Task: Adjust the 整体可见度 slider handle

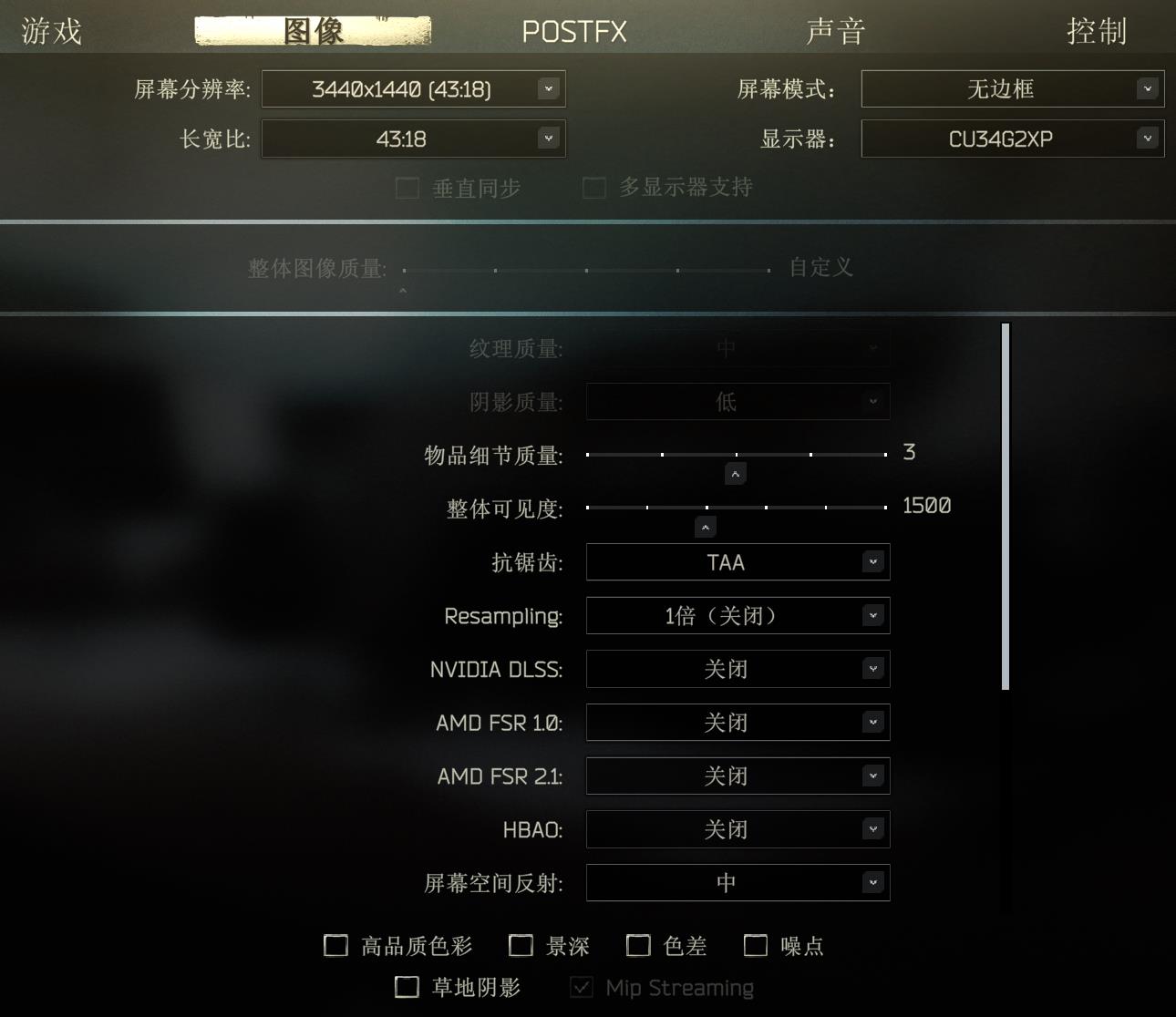Action: tap(705, 526)
